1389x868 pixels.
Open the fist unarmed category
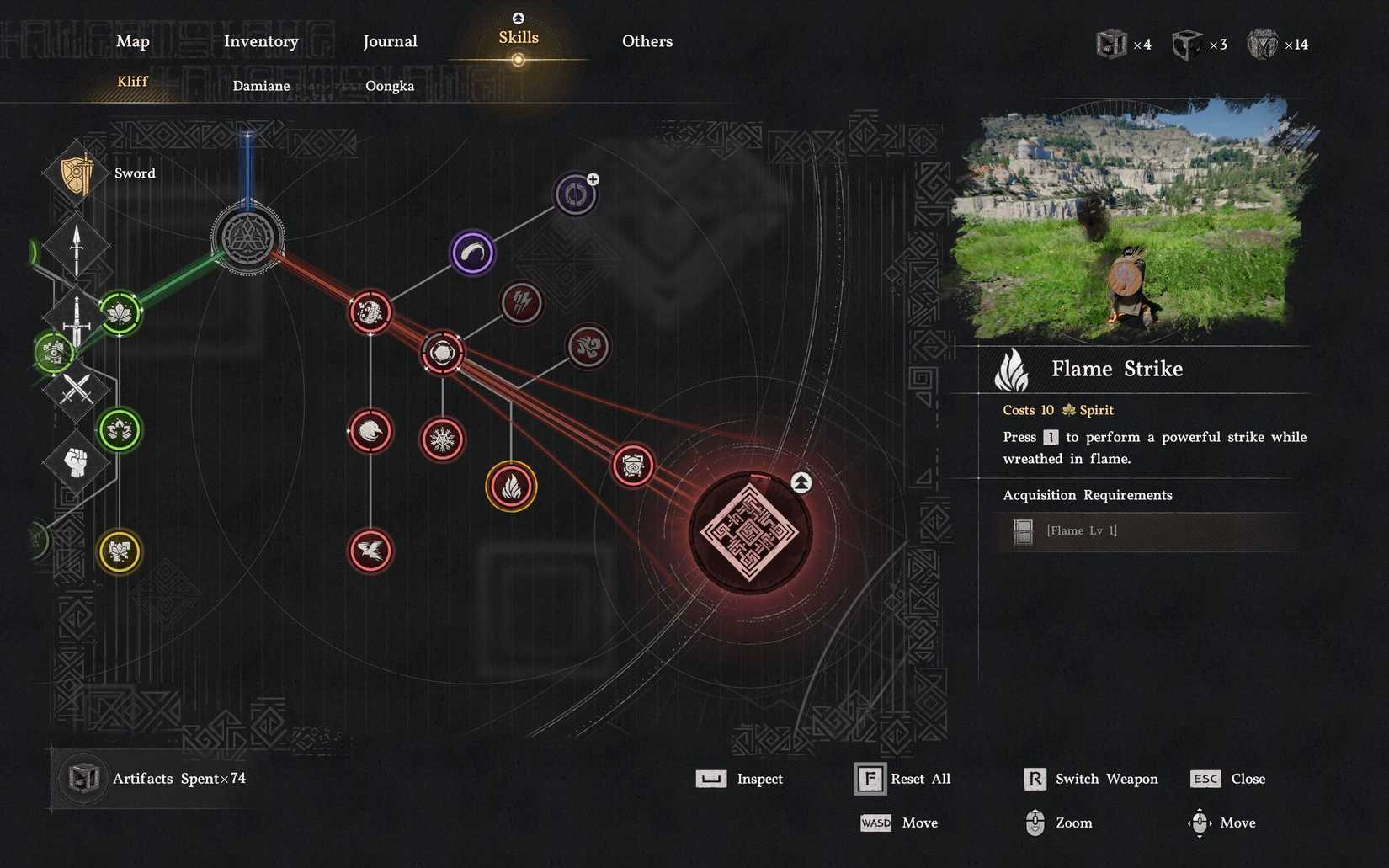[x=77, y=461]
